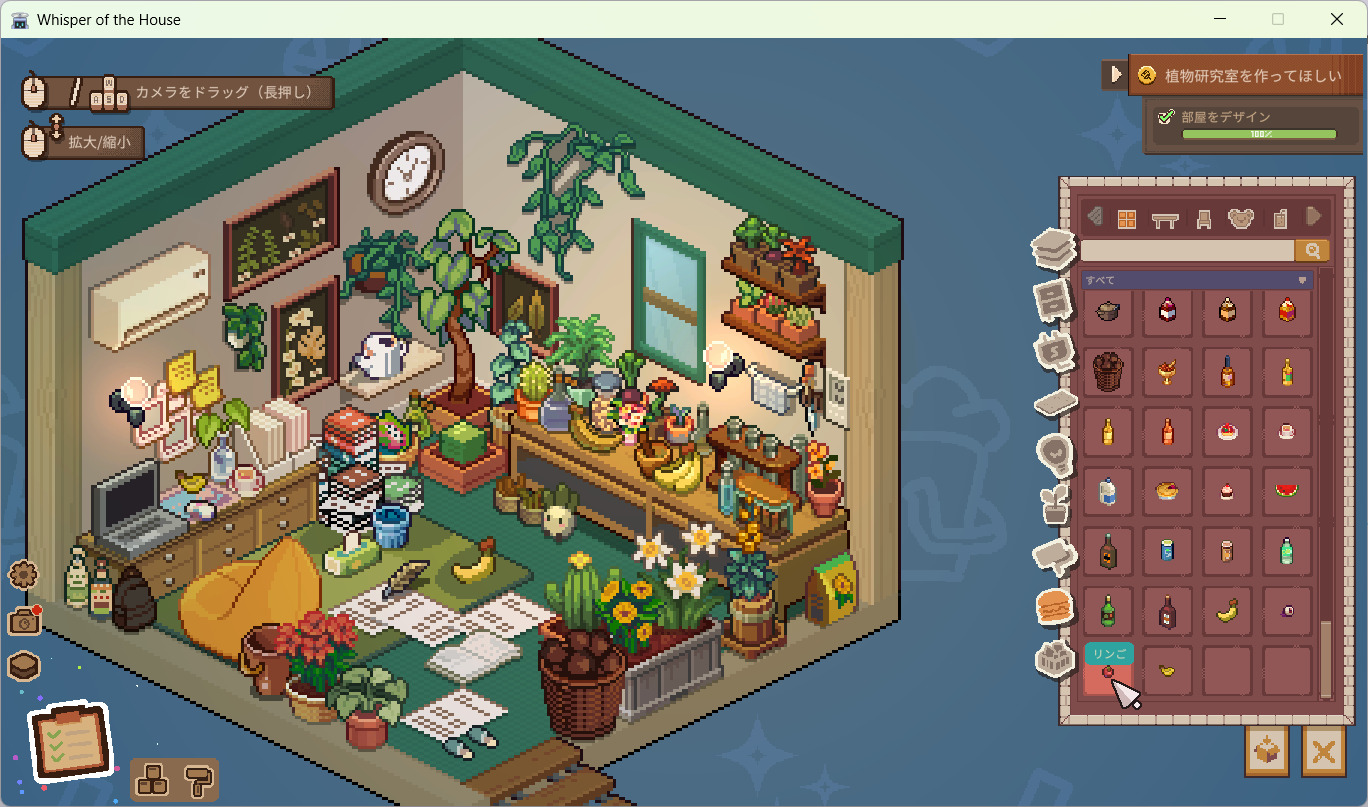Click the catalog search field
The image size is (1368, 807).
(x=1187, y=250)
